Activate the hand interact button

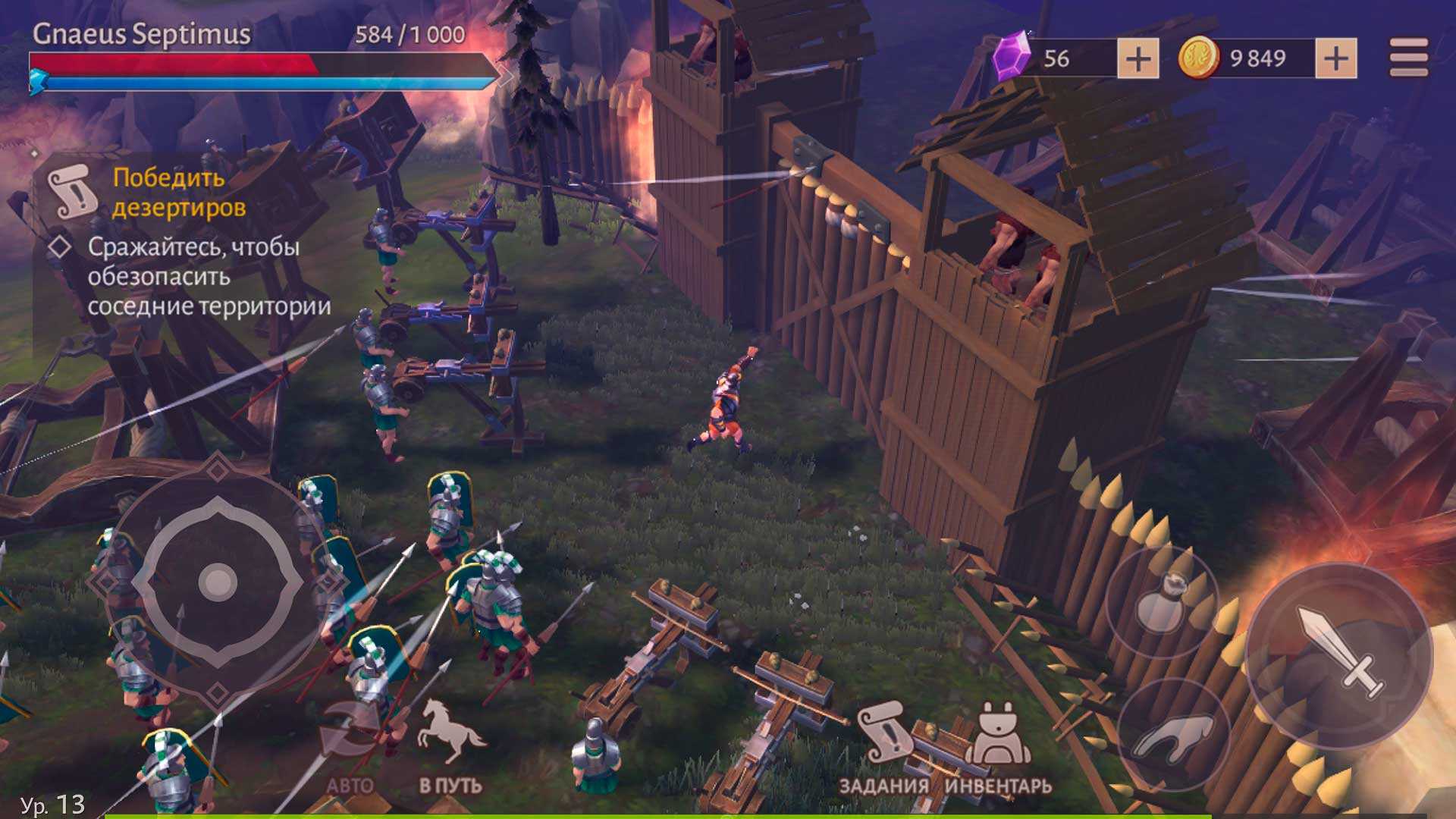1172,734
